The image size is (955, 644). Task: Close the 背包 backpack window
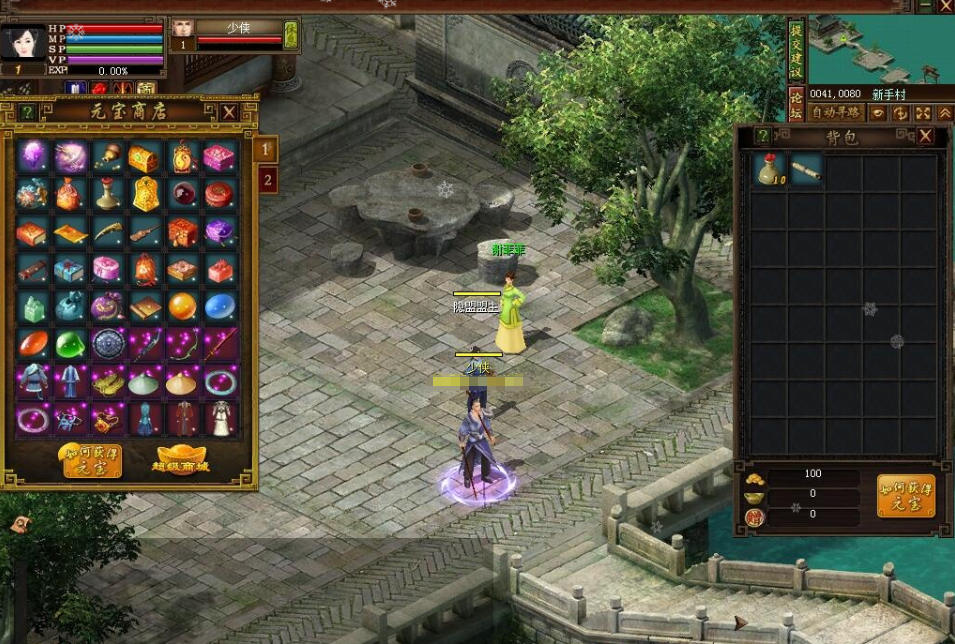(x=925, y=136)
